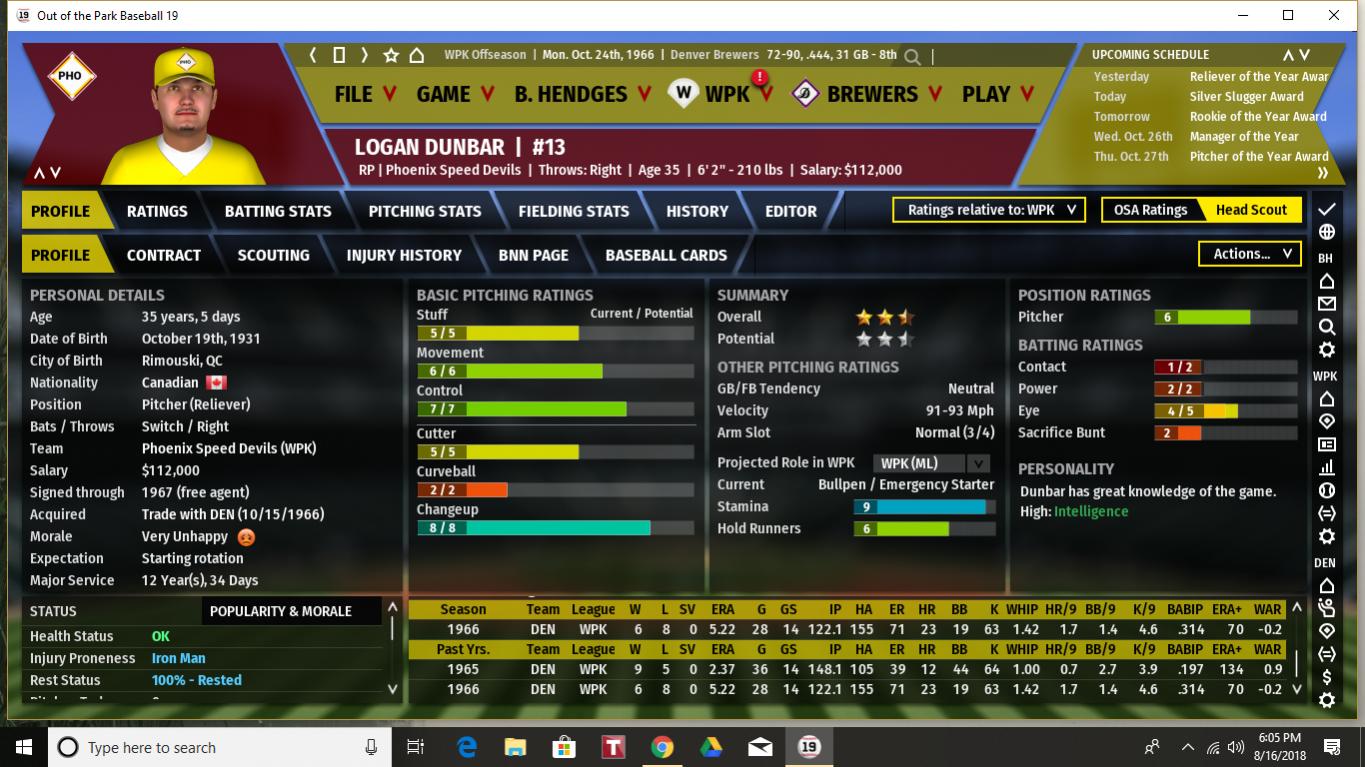Open the player HISTORY tab
Viewport: 1365px width, 767px height.
(x=697, y=211)
